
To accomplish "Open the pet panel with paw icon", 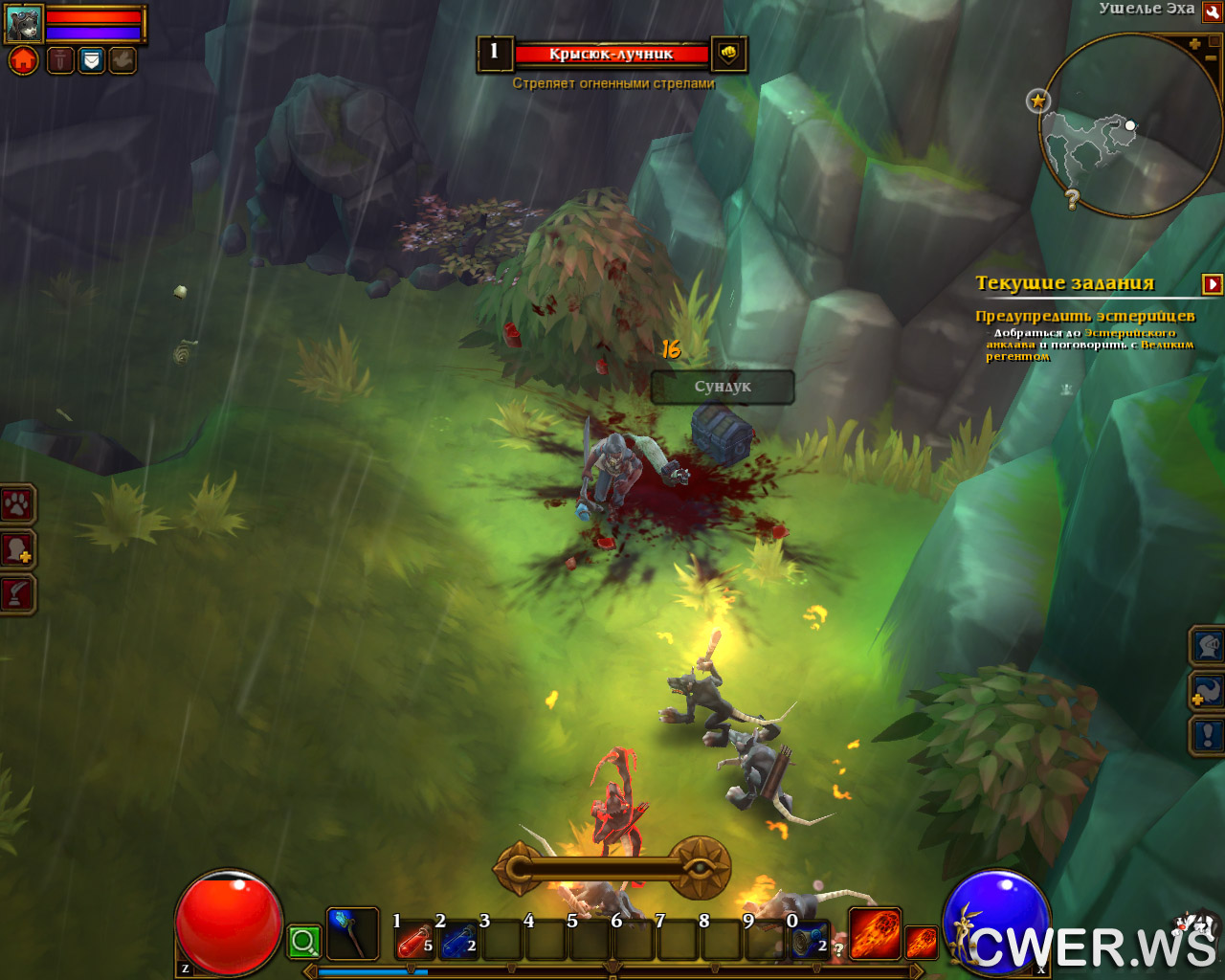I will 17,503.
